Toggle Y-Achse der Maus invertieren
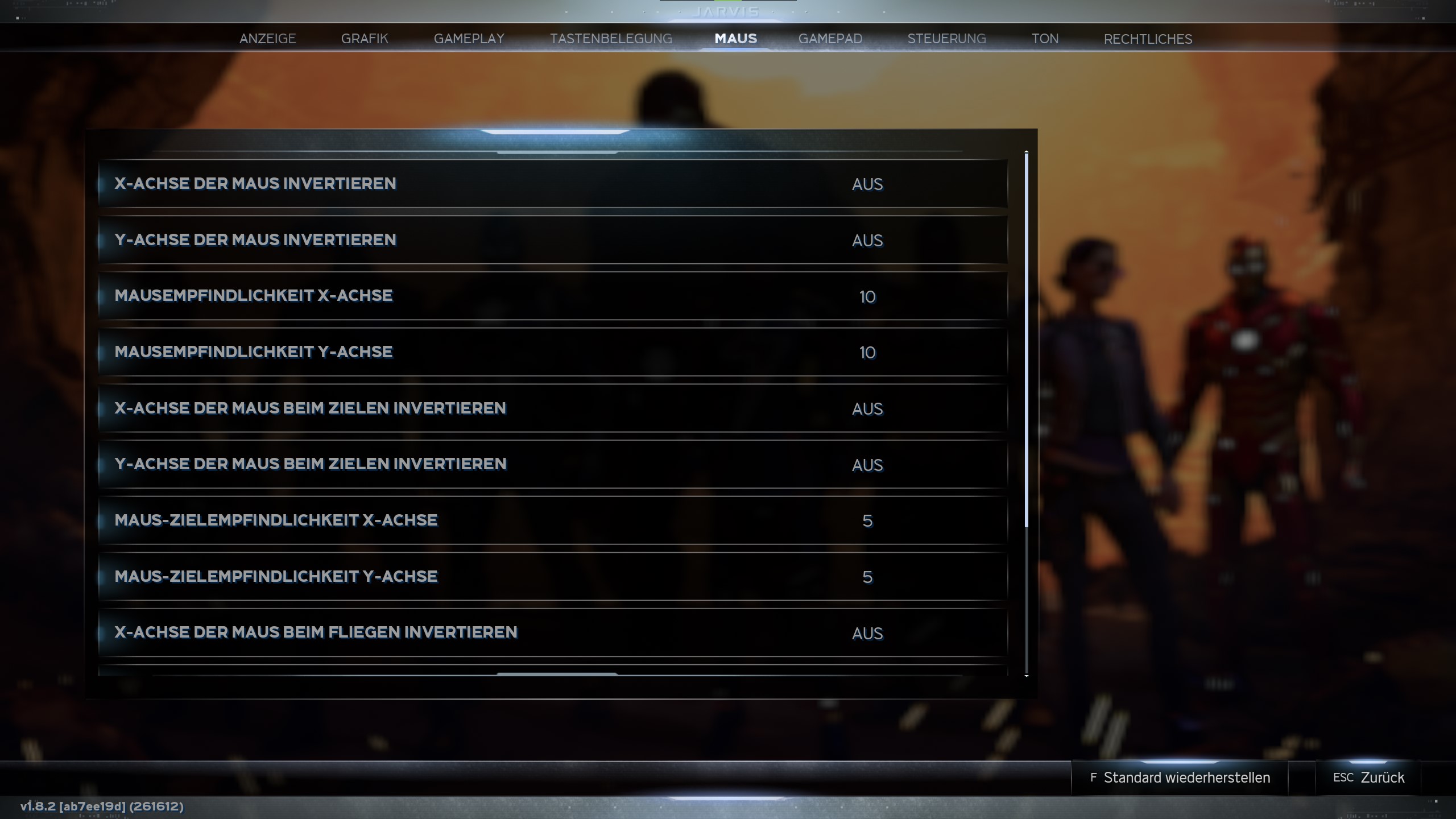This screenshot has width=1456, height=819. 552,240
